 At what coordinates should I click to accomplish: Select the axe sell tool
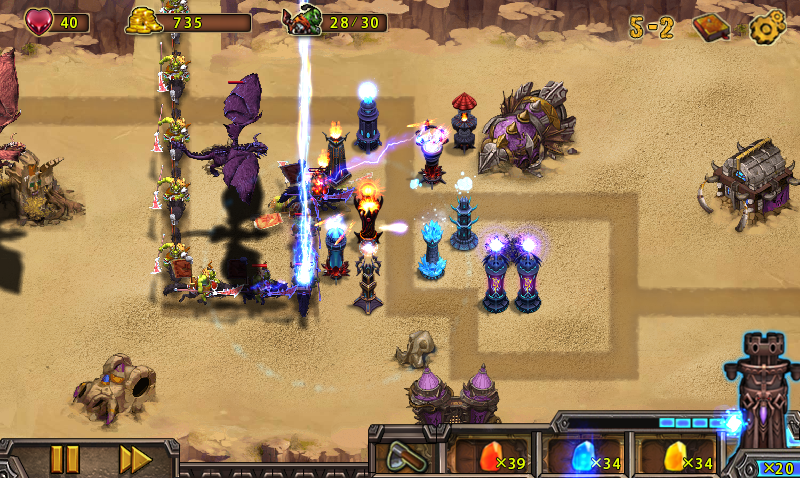404,456
